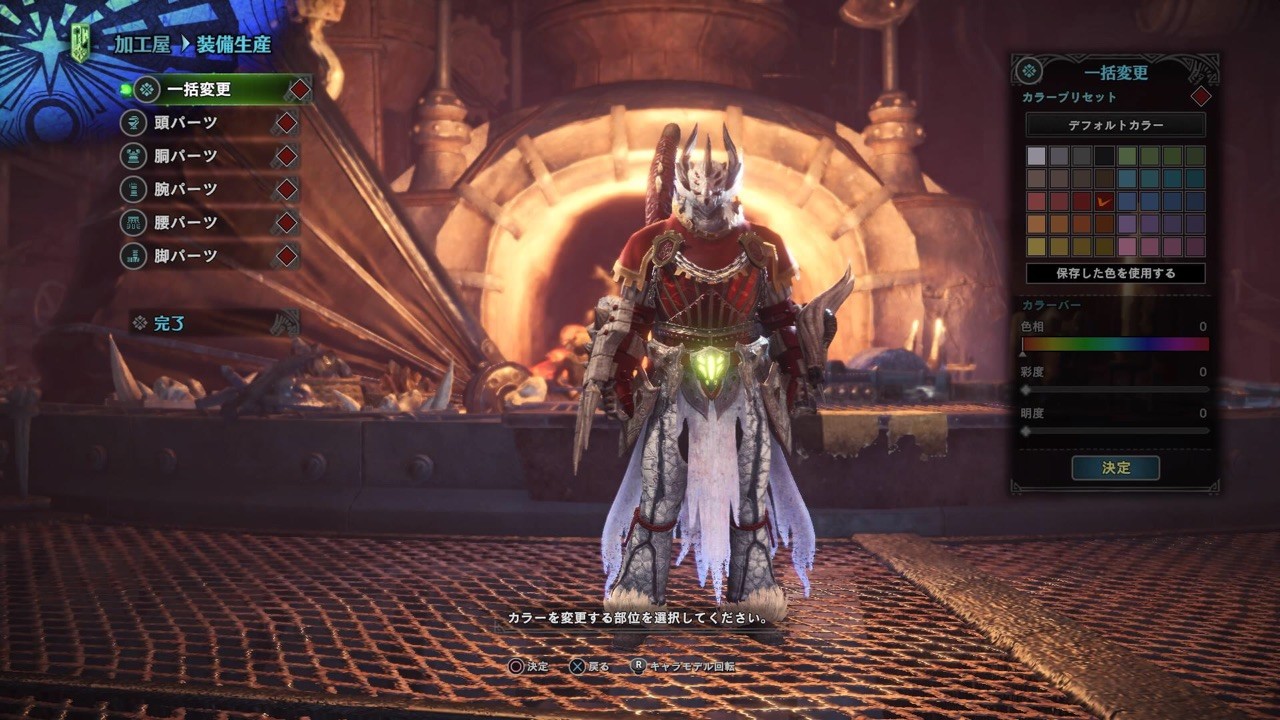Click the 色相 hue rainbow bar
Image resolution: width=1280 pixels, height=720 pixels.
(x=1115, y=345)
